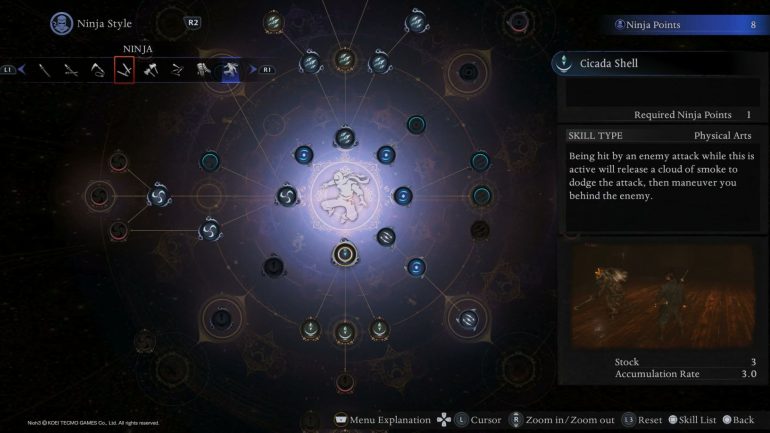Select the highlighted Cicada Shell skill node

pyautogui.click(x=345, y=252)
